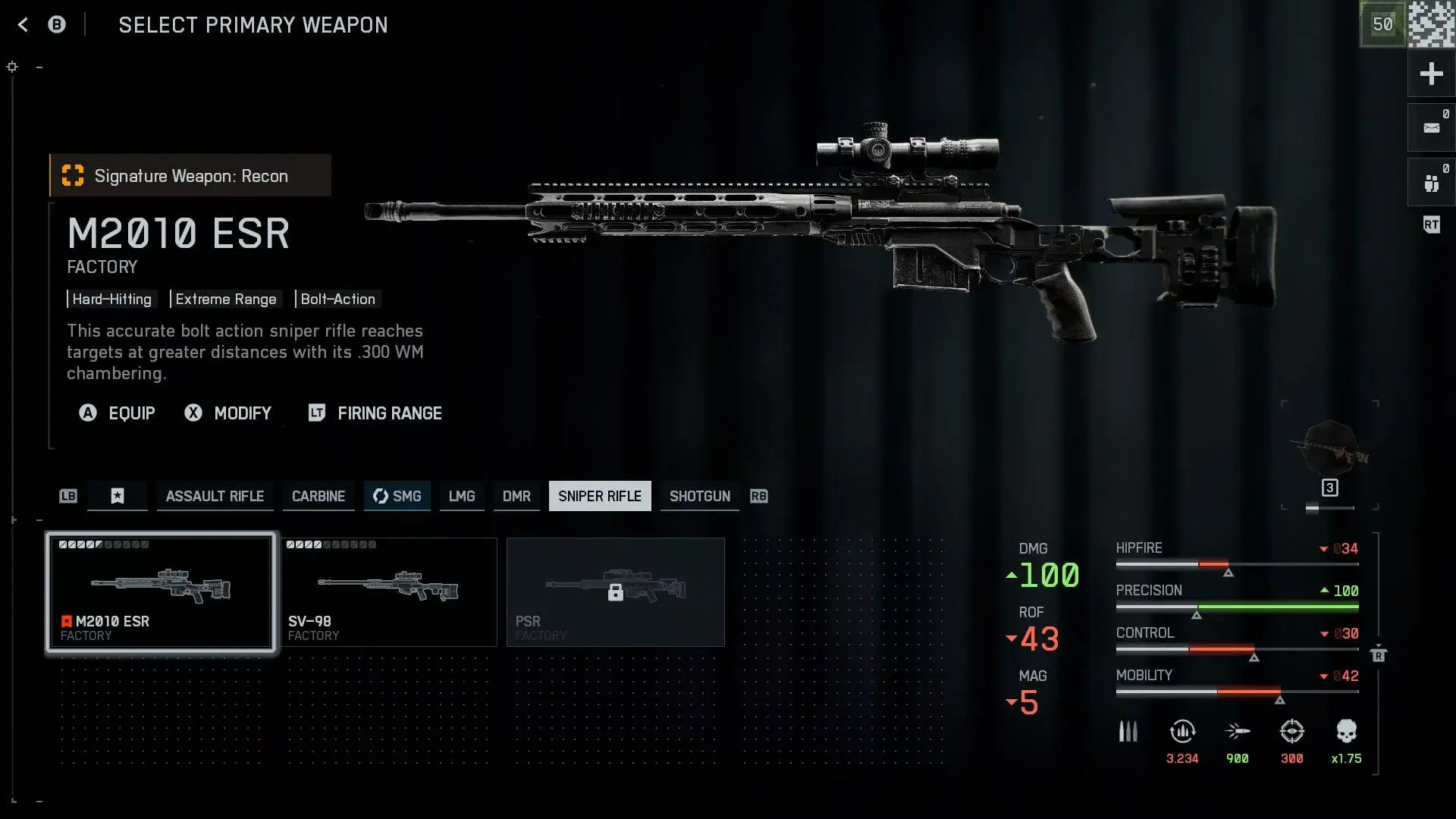This screenshot has height=819, width=1456.
Task: Switch to the Shotgun category
Action: (700, 496)
